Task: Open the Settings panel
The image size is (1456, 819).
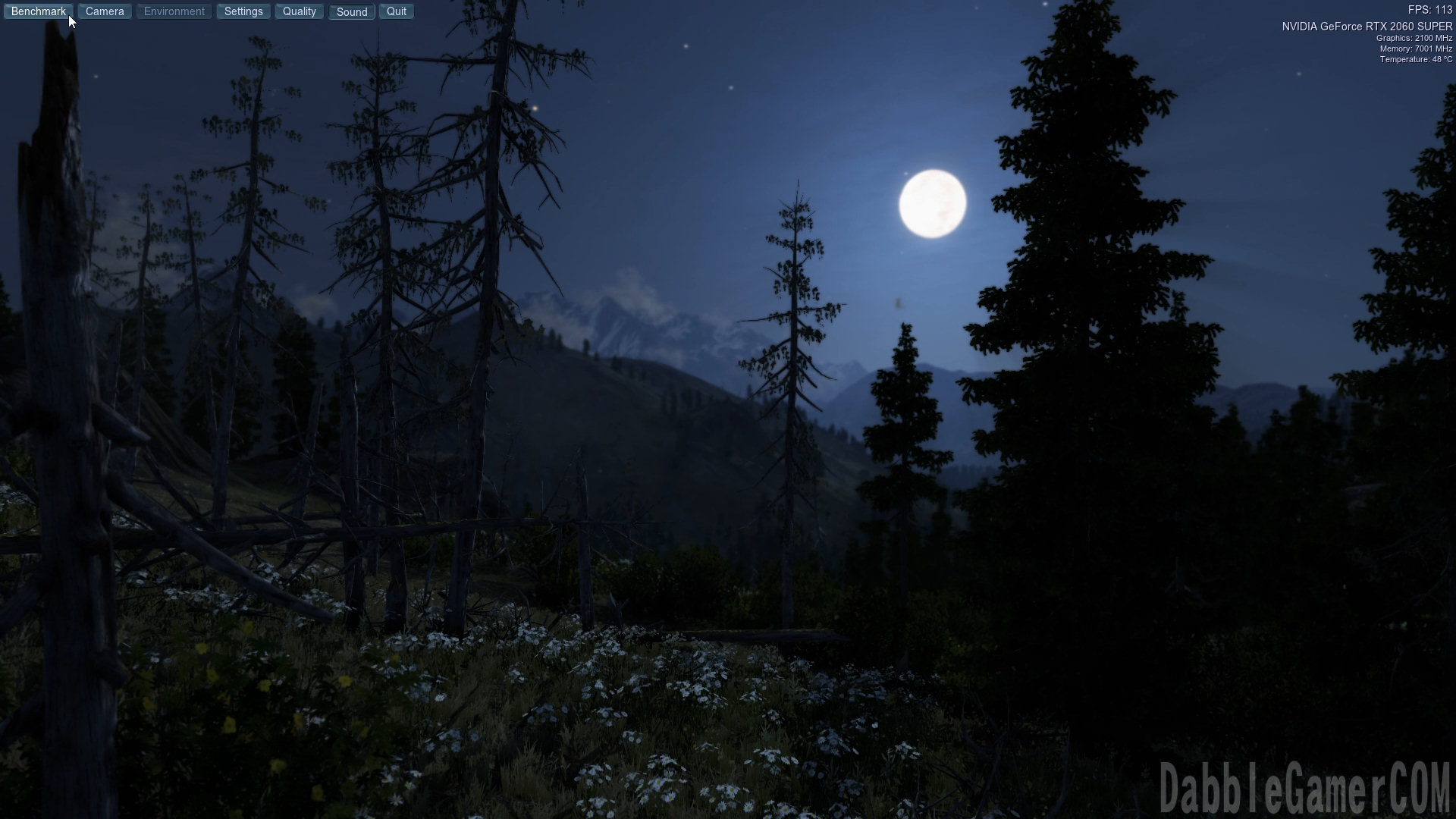Action: (x=243, y=11)
